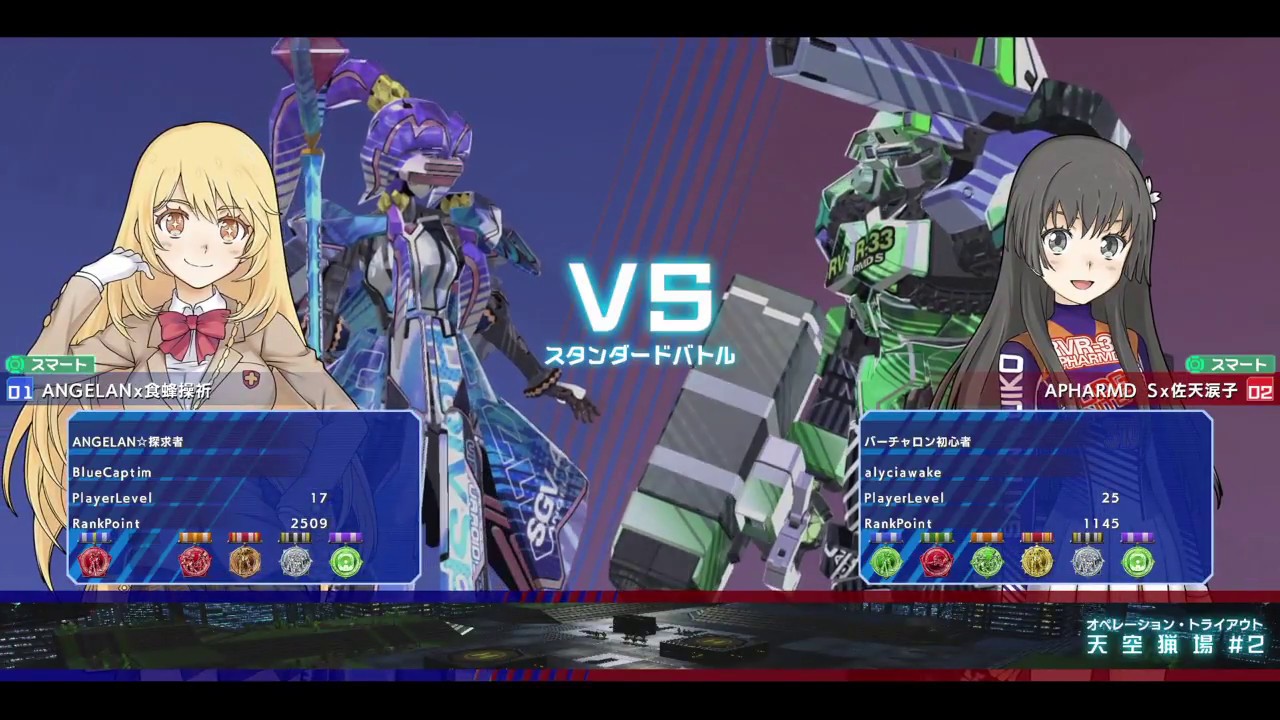Viewport: 1280px width, 720px height.
Task: Click the green circular medal on ANGELAN's card
Action: pos(346,562)
